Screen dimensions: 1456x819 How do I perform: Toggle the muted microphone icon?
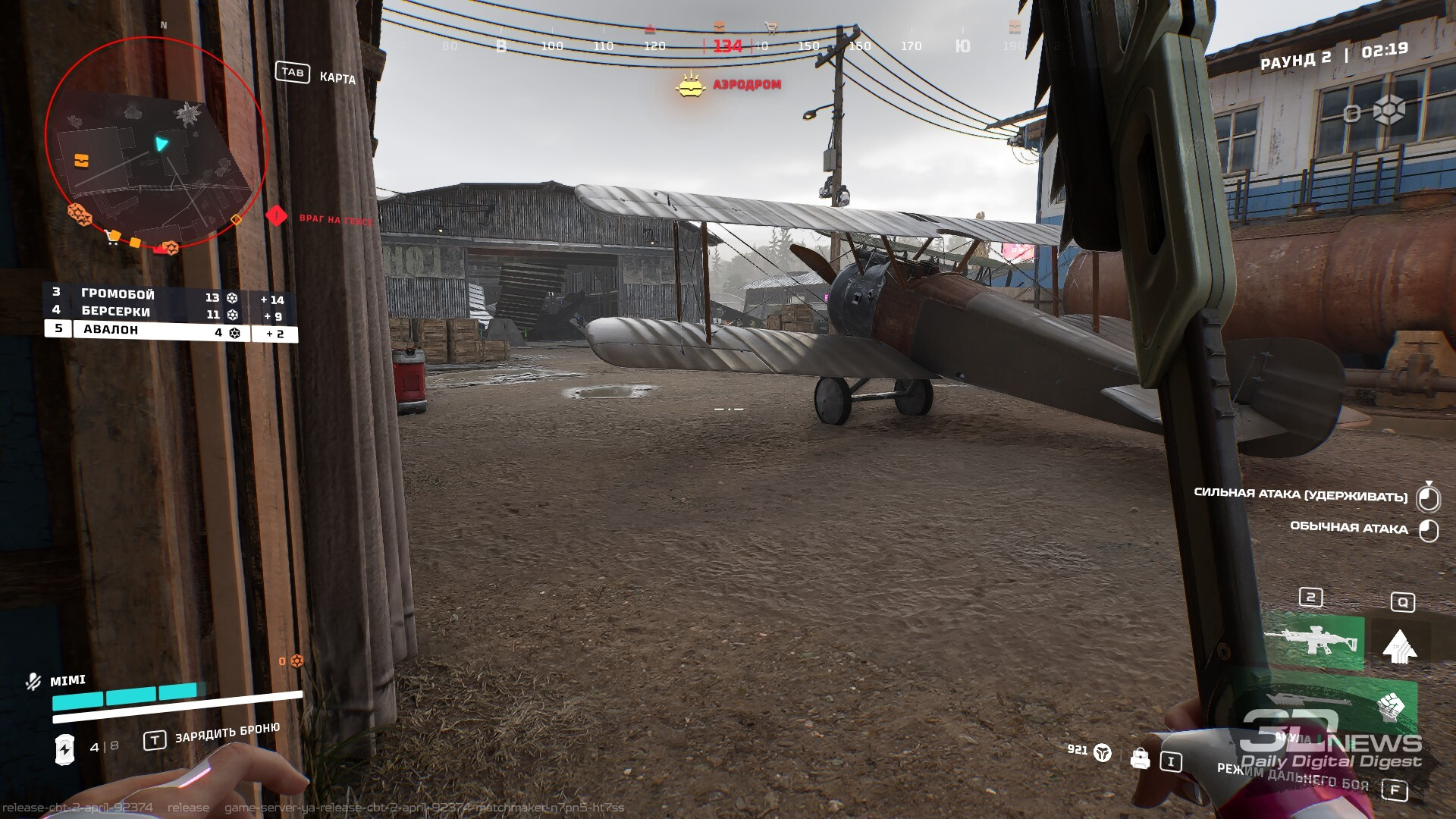tap(33, 681)
